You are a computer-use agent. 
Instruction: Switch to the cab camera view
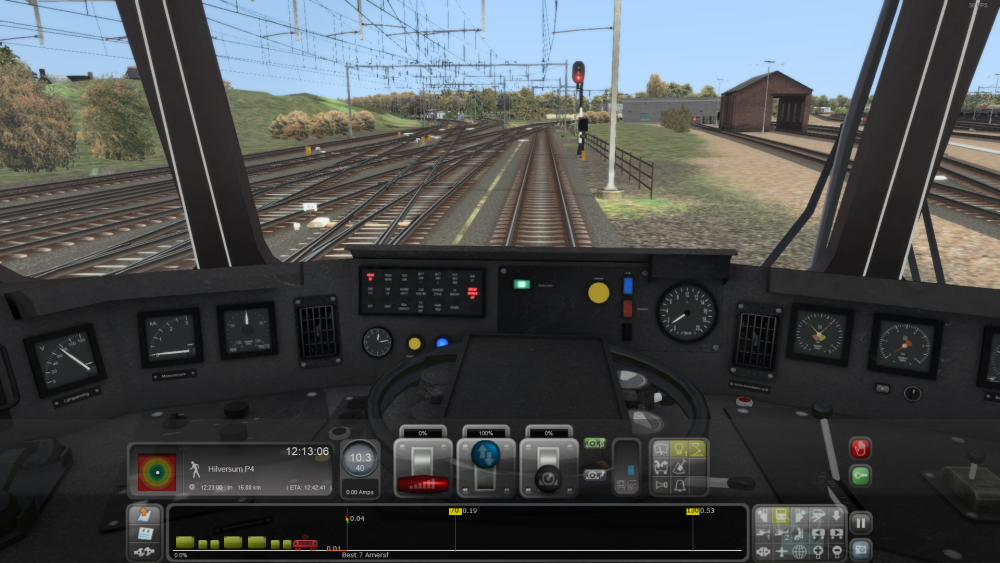[x=782, y=516]
